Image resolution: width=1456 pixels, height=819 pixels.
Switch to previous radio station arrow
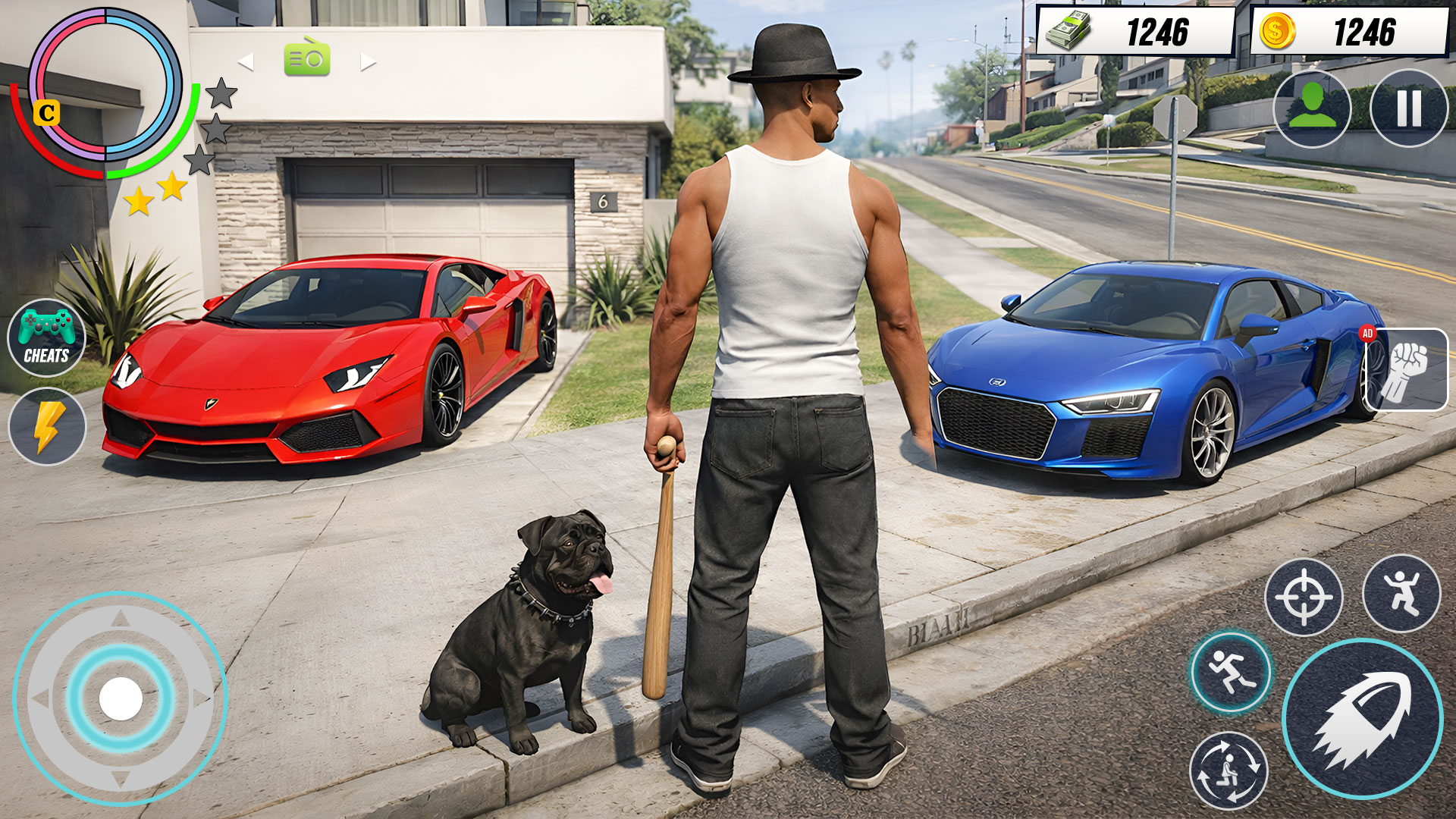pyautogui.click(x=245, y=62)
